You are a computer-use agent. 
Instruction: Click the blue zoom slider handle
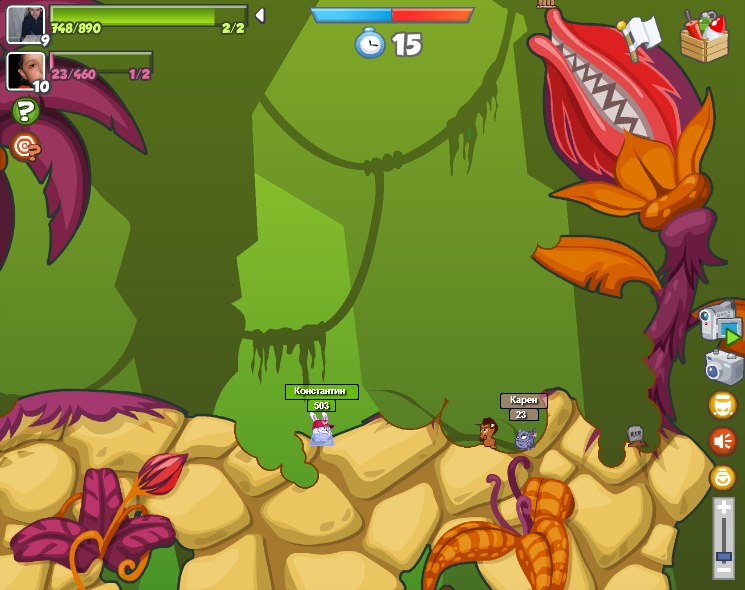pos(723,555)
